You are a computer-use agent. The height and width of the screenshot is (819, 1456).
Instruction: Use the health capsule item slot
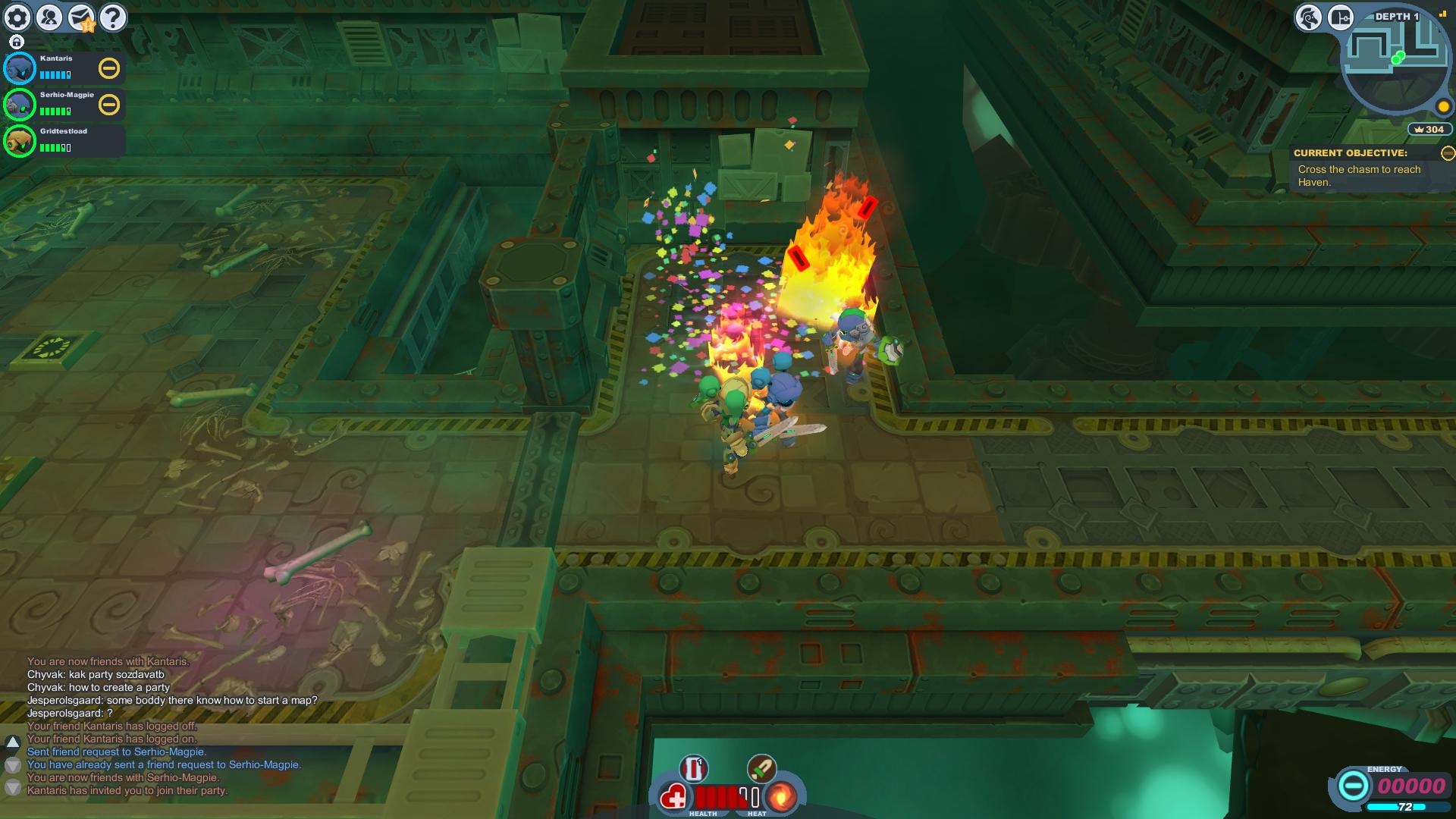[693, 769]
